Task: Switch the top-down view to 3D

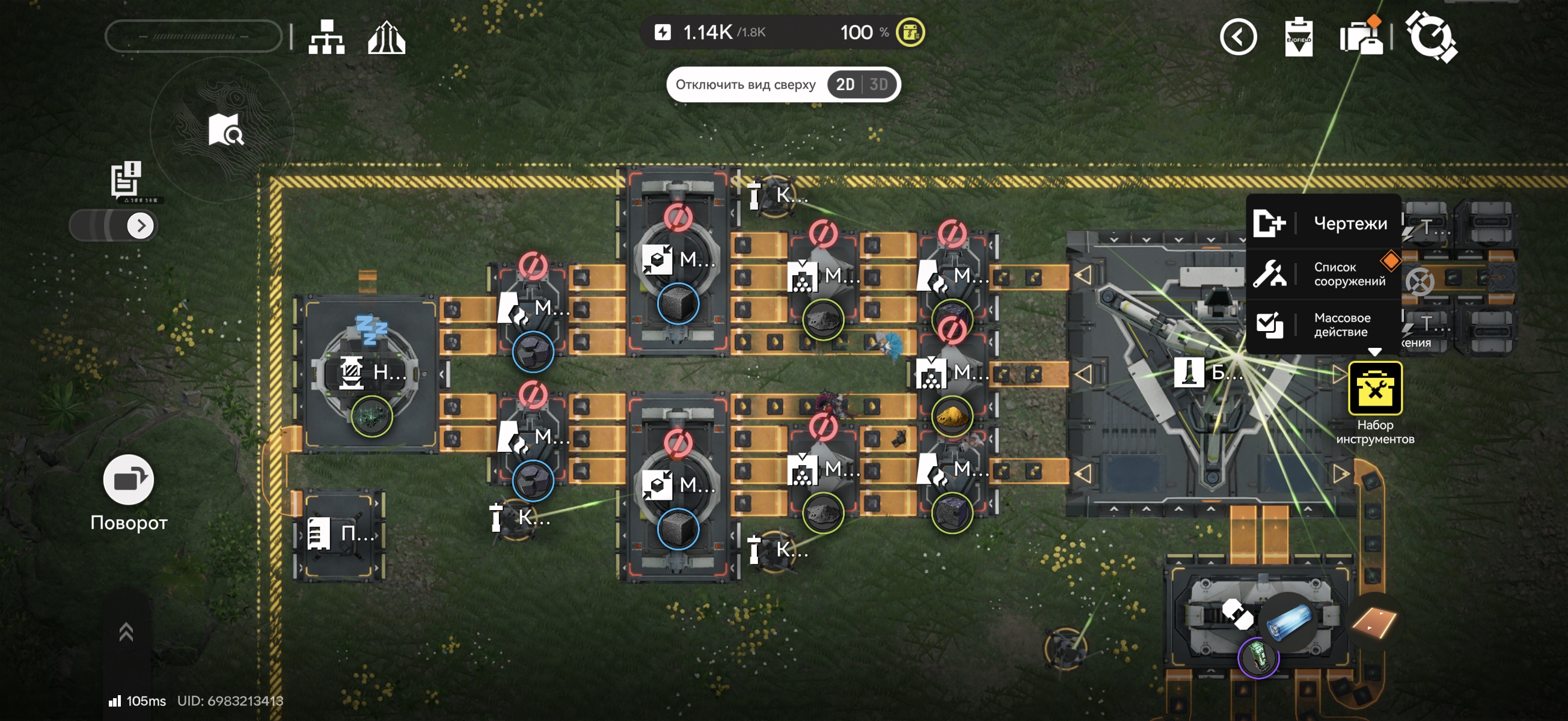Action: pos(878,85)
